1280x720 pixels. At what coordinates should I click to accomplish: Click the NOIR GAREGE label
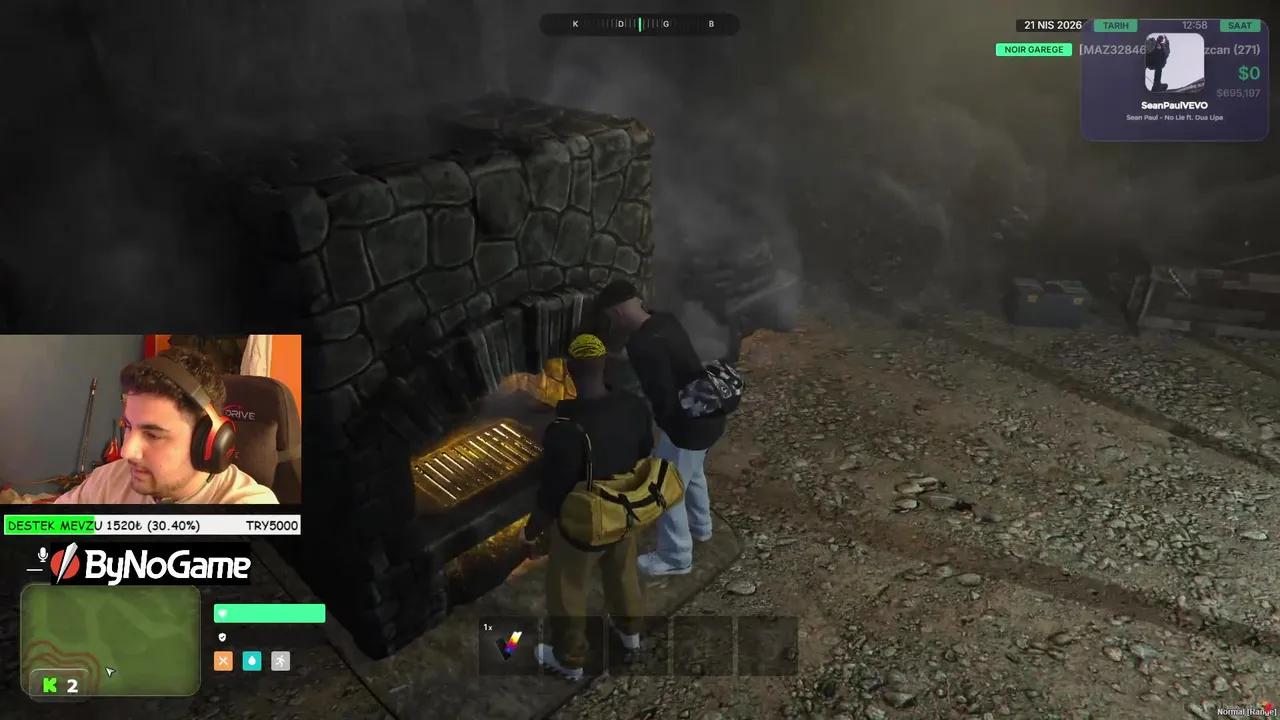[1033, 49]
